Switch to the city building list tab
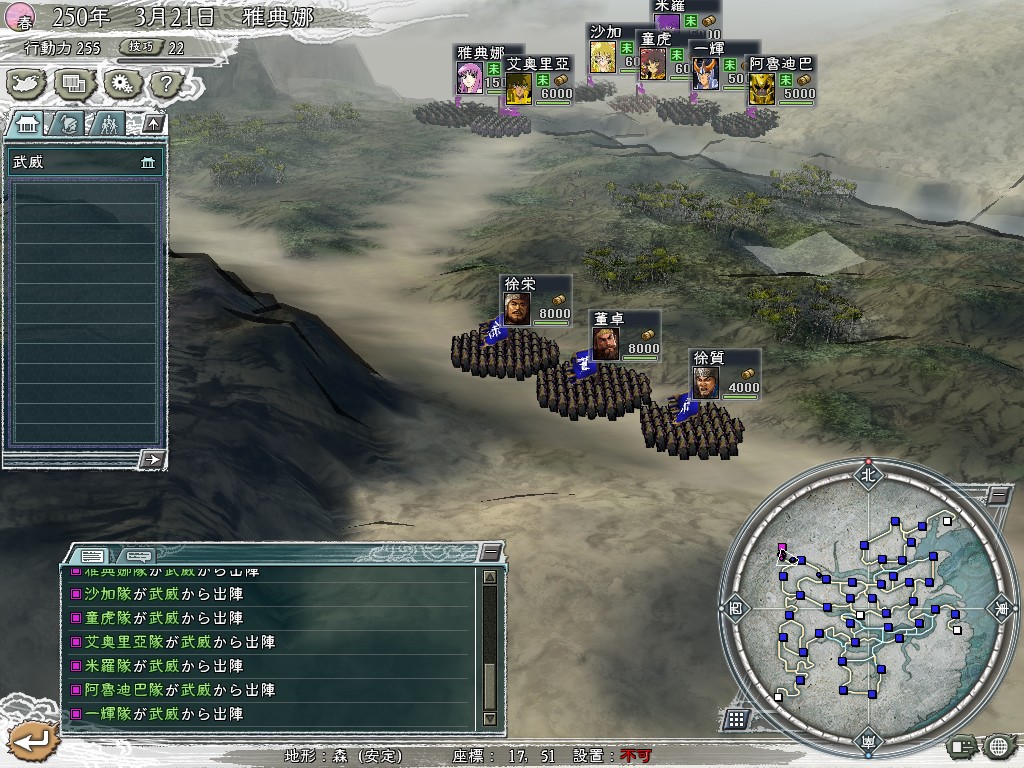1024x768 pixels. pyautogui.click(x=28, y=124)
